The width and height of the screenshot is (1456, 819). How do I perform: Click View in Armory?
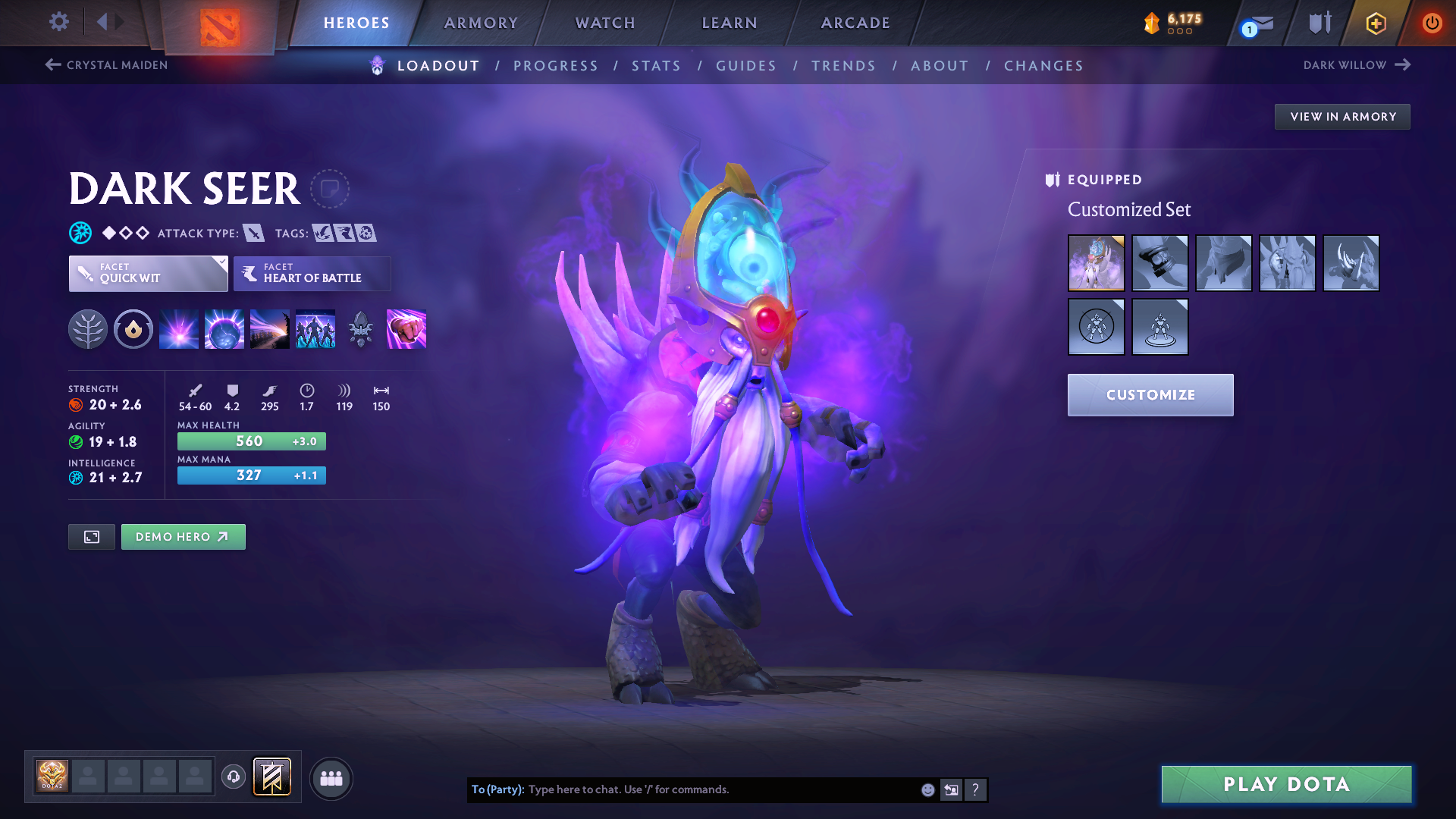pyautogui.click(x=1342, y=116)
